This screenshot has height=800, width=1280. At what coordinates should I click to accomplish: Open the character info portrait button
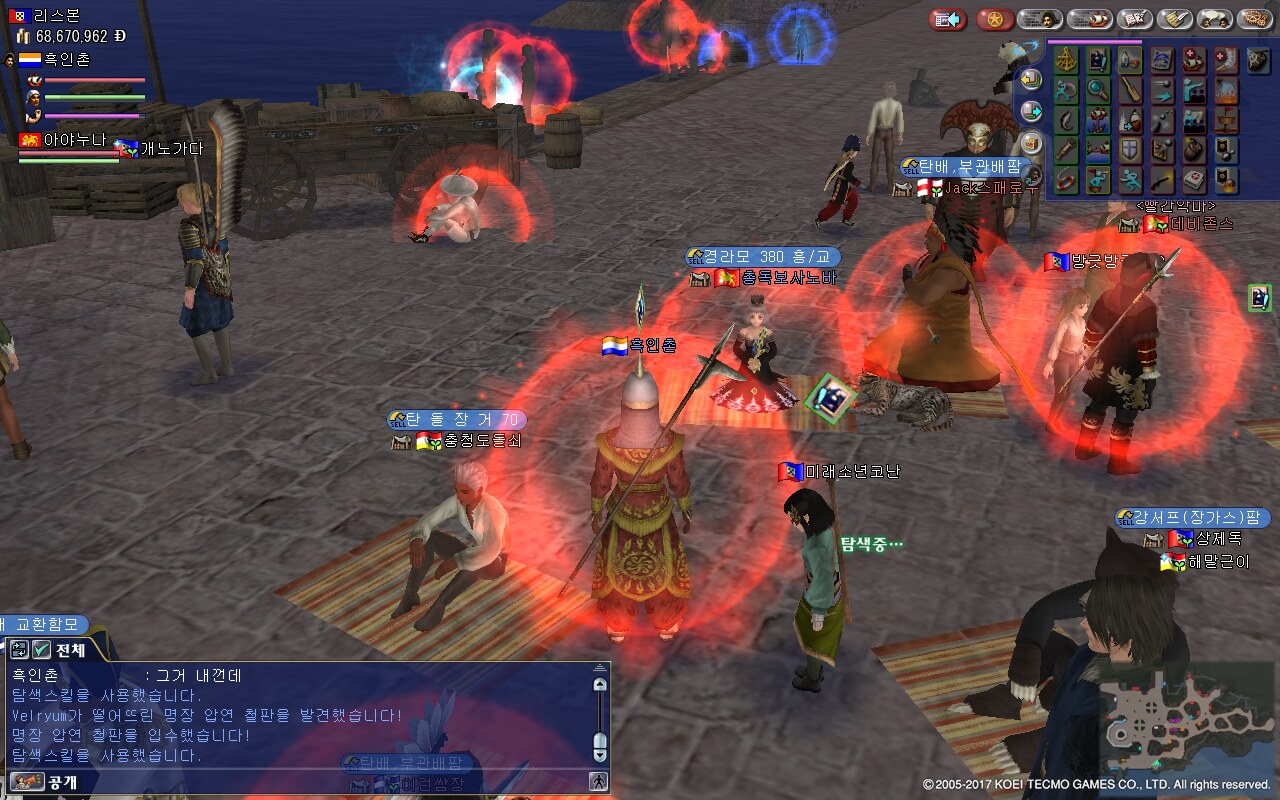click(x=1040, y=19)
